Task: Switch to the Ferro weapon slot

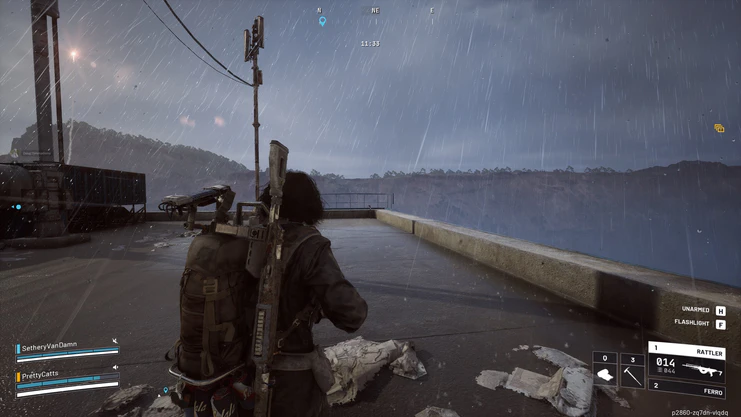Action: [x=686, y=389]
